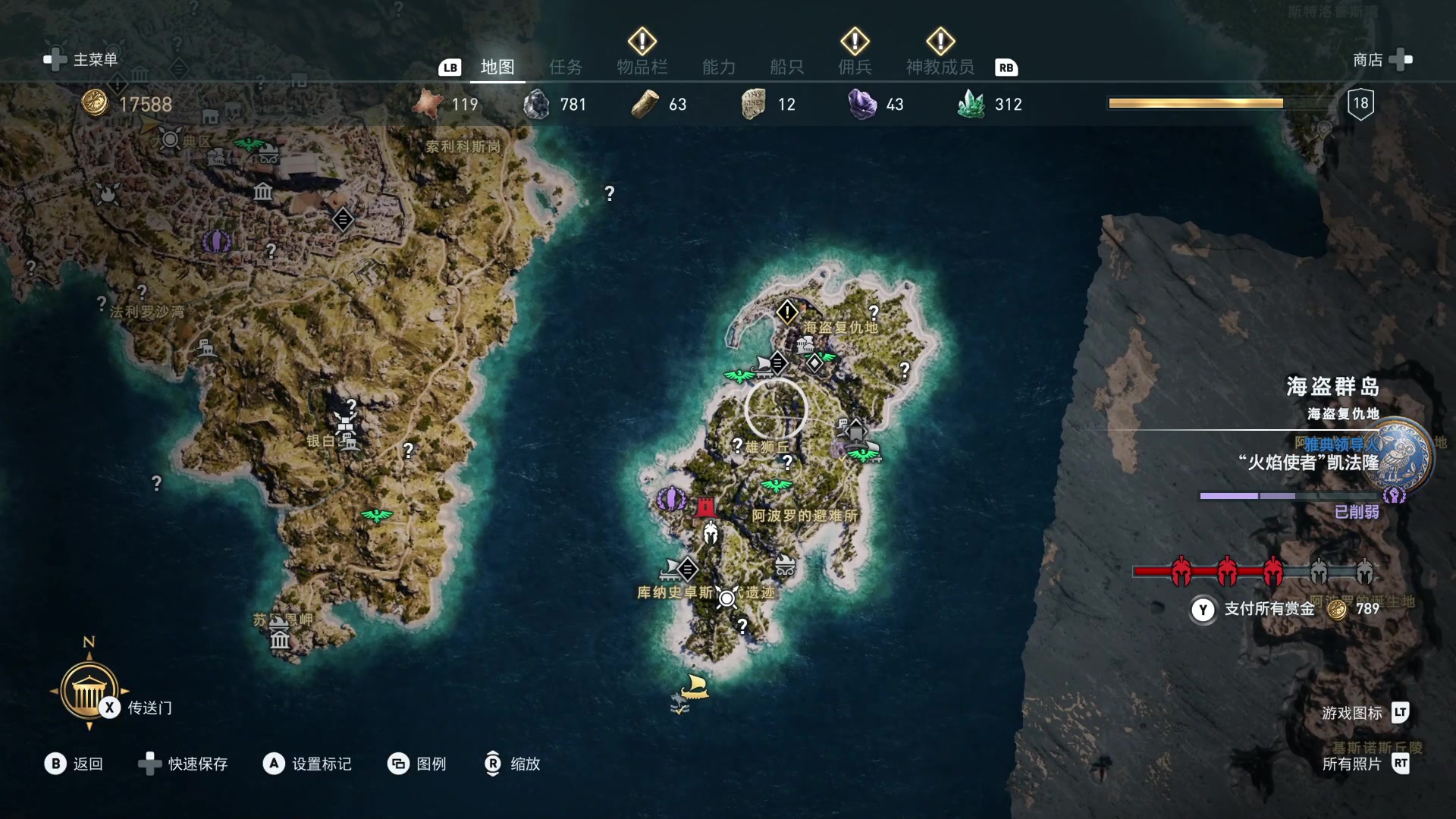1456x819 pixels.
Task: Open the 主菜单 main menu
Action: 81,60
